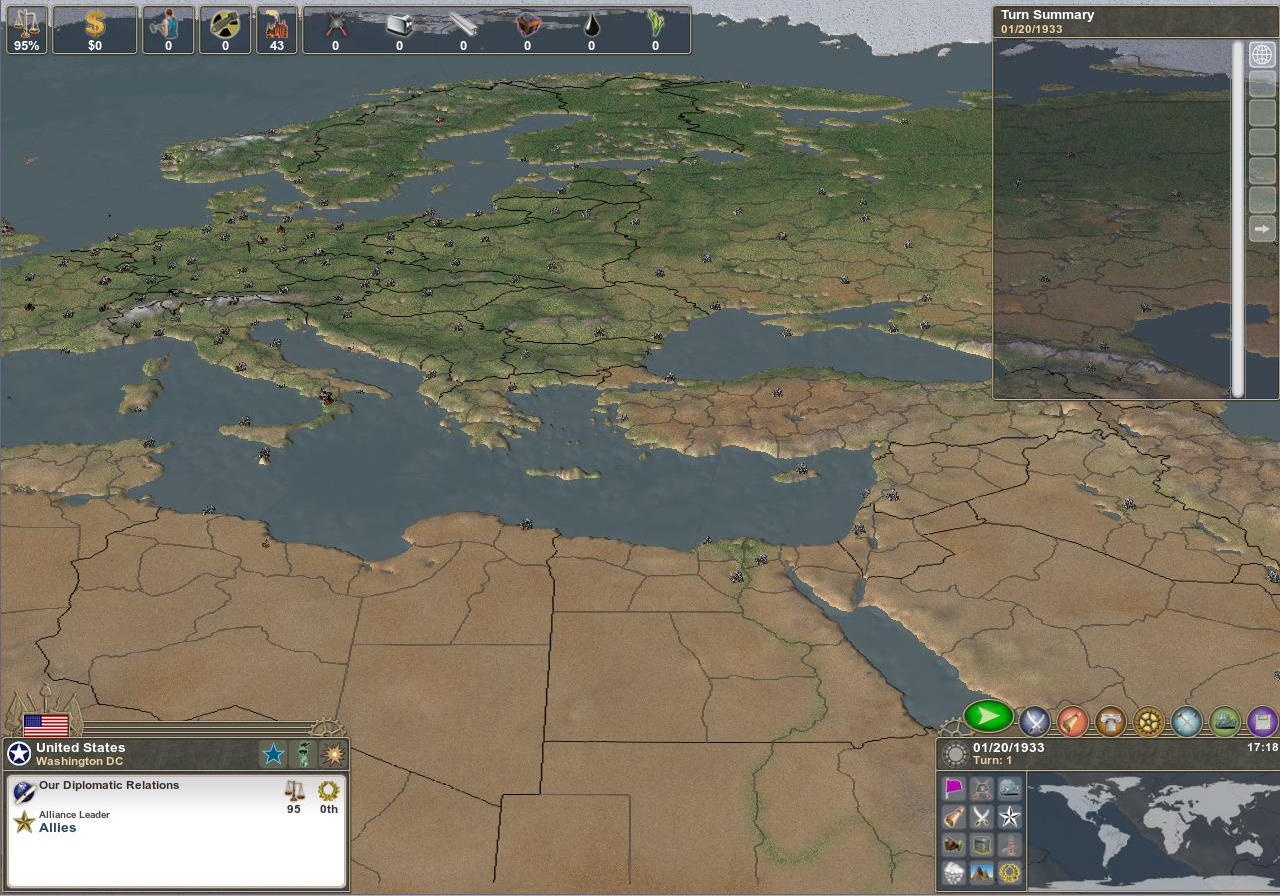This screenshot has height=896, width=1280.
Task: Toggle the cloud weather overlay
Action: pyautogui.click(x=954, y=872)
